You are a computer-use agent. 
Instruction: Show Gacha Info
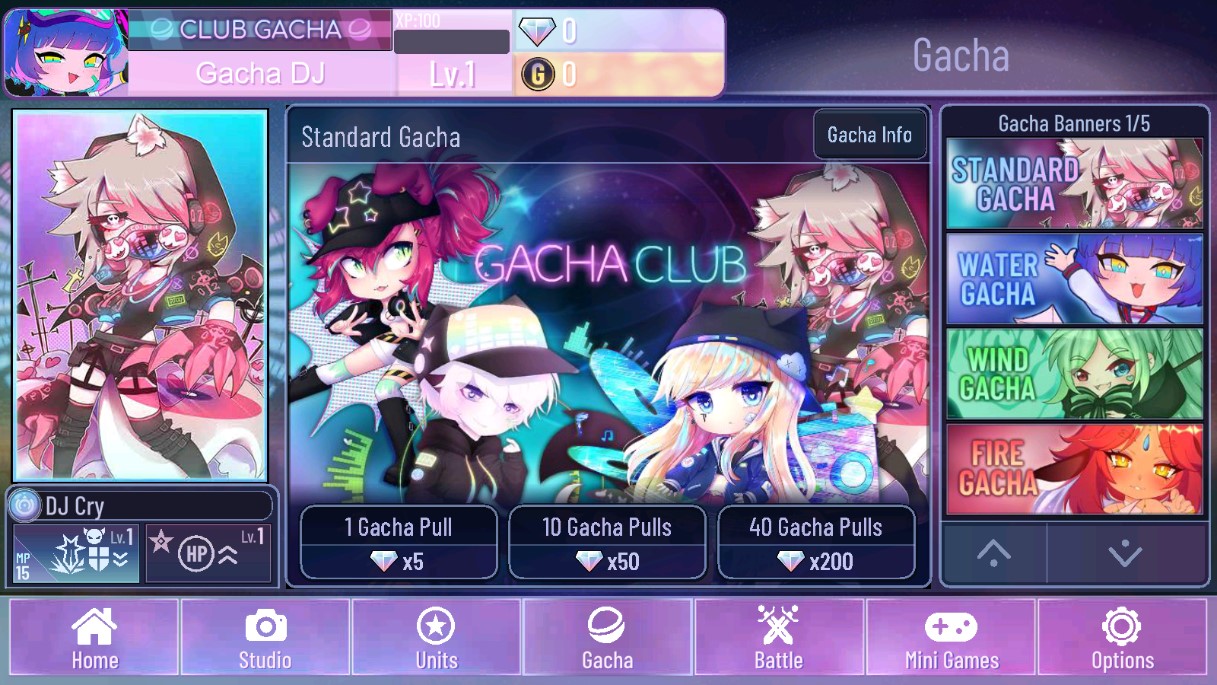(x=869, y=135)
